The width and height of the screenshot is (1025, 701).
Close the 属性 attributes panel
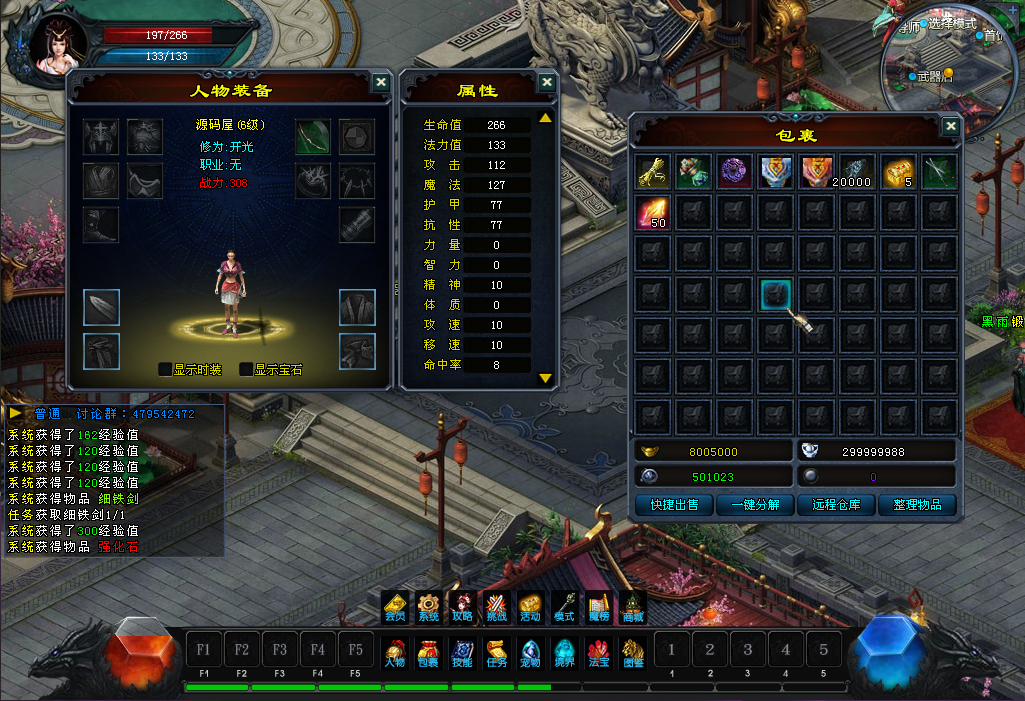point(546,83)
